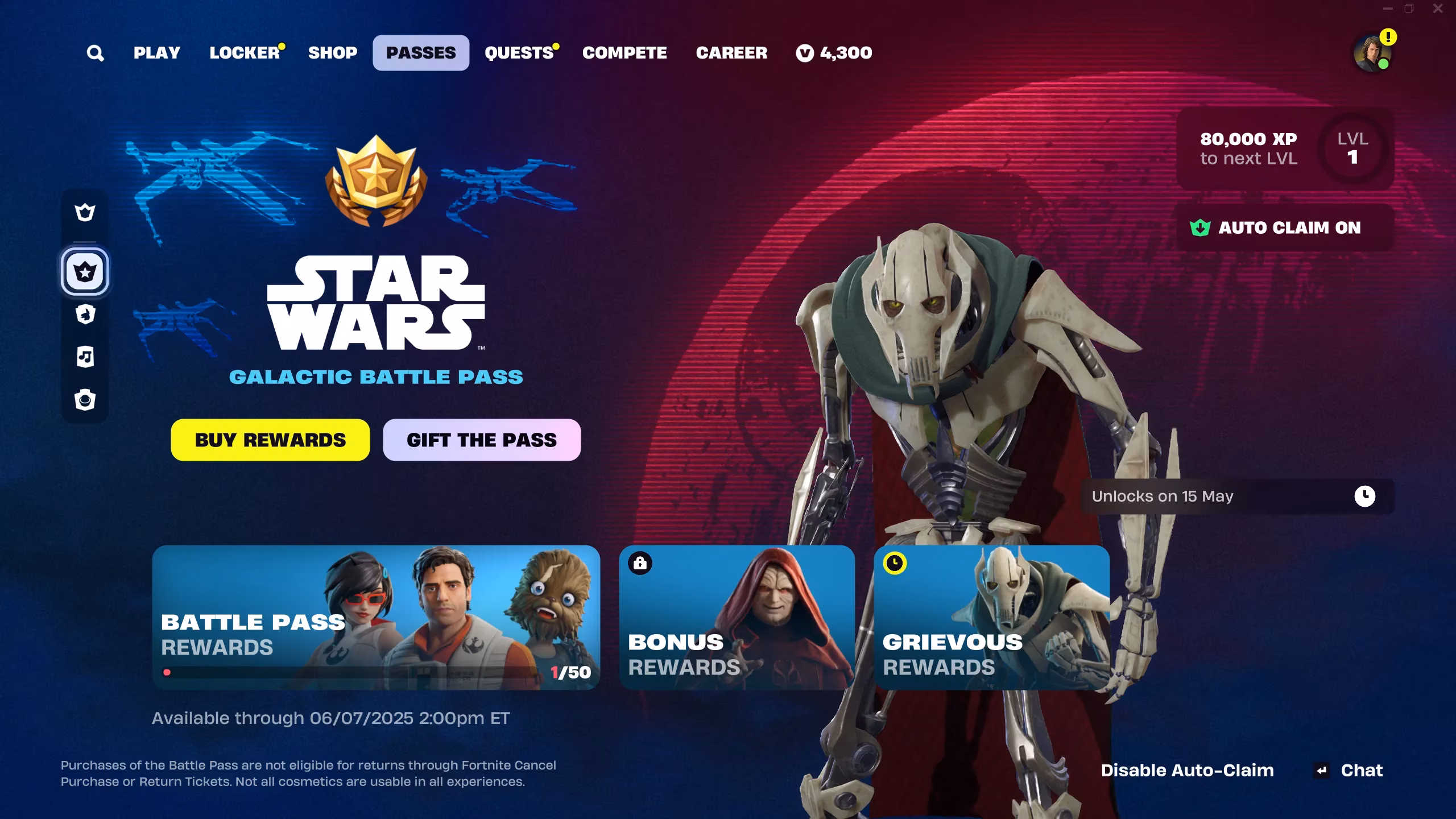Click the lock badge on Bonus Rewards
The width and height of the screenshot is (1456, 819).
tap(640, 563)
